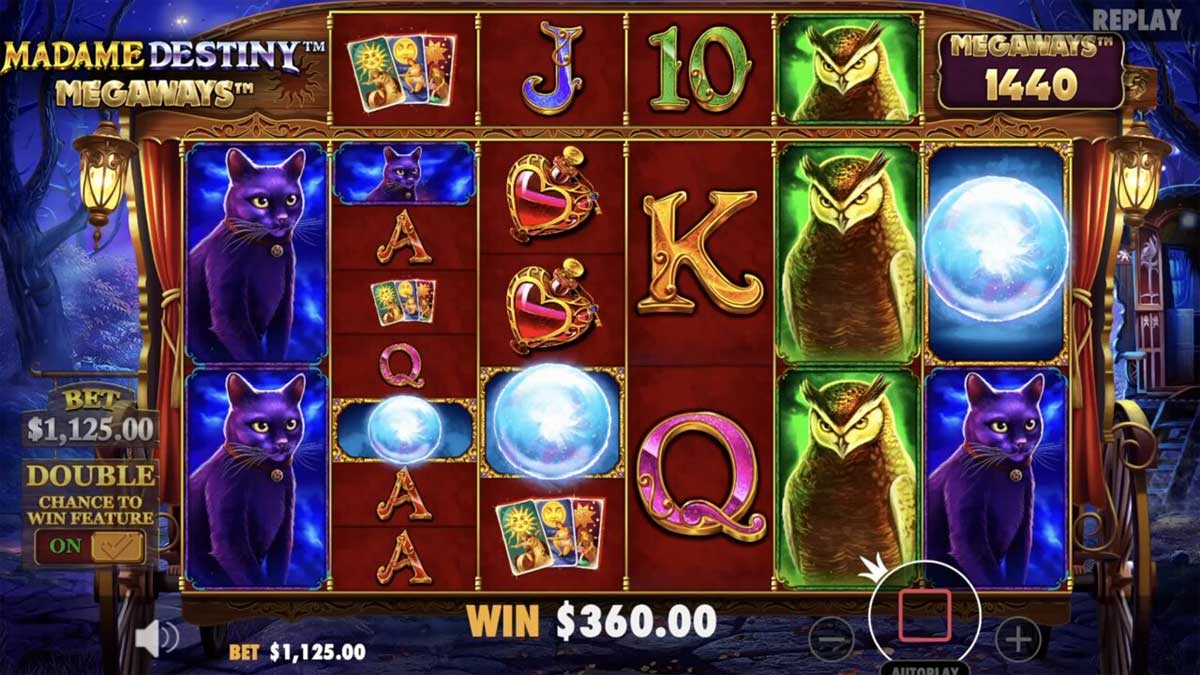Mute the sound with the speaker icon
The image size is (1200, 675).
coord(155,638)
